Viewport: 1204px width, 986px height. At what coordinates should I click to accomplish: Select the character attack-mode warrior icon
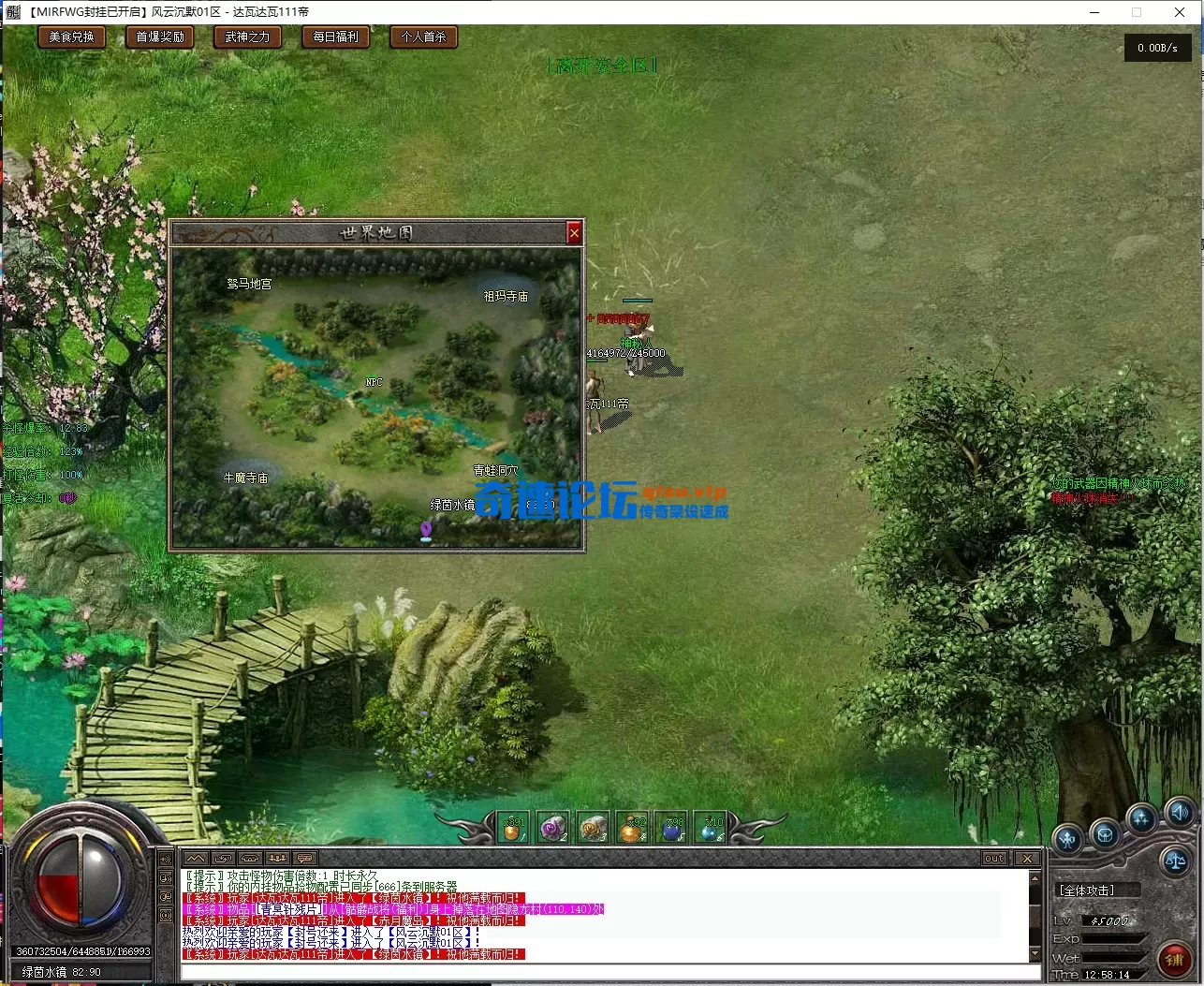coord(1068,839)
